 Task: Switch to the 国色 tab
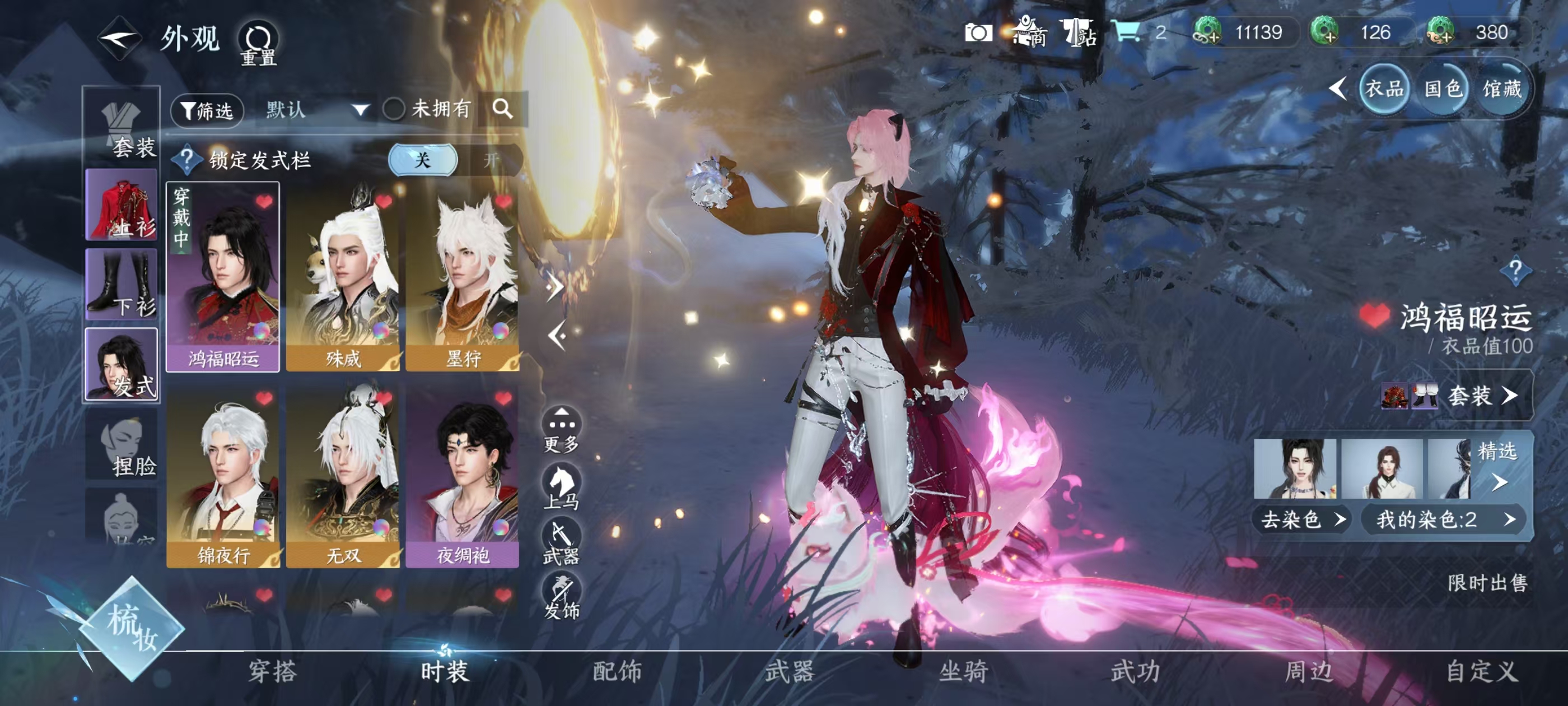pos(1443,90)
